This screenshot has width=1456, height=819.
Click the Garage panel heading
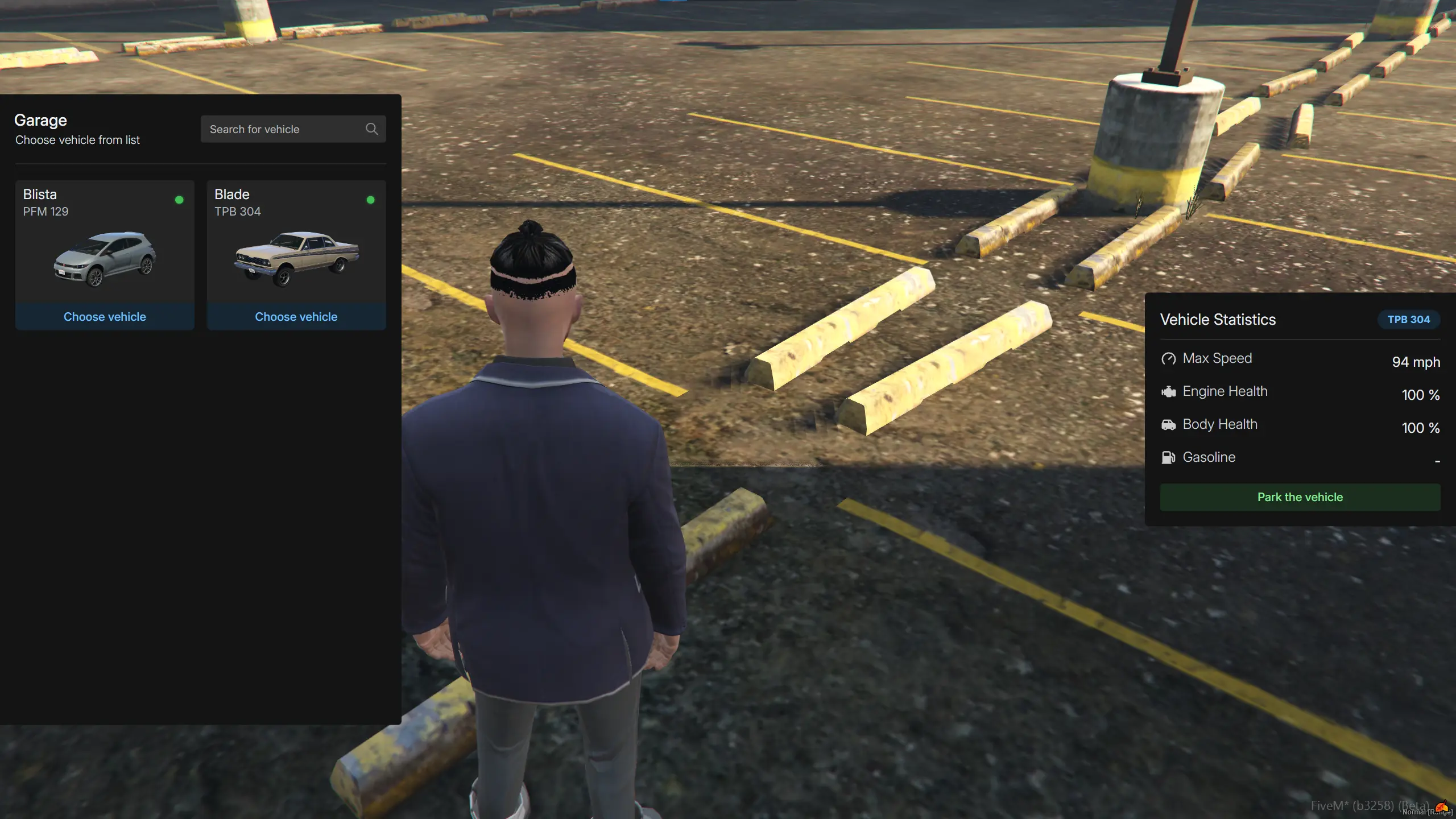[40, 120]
